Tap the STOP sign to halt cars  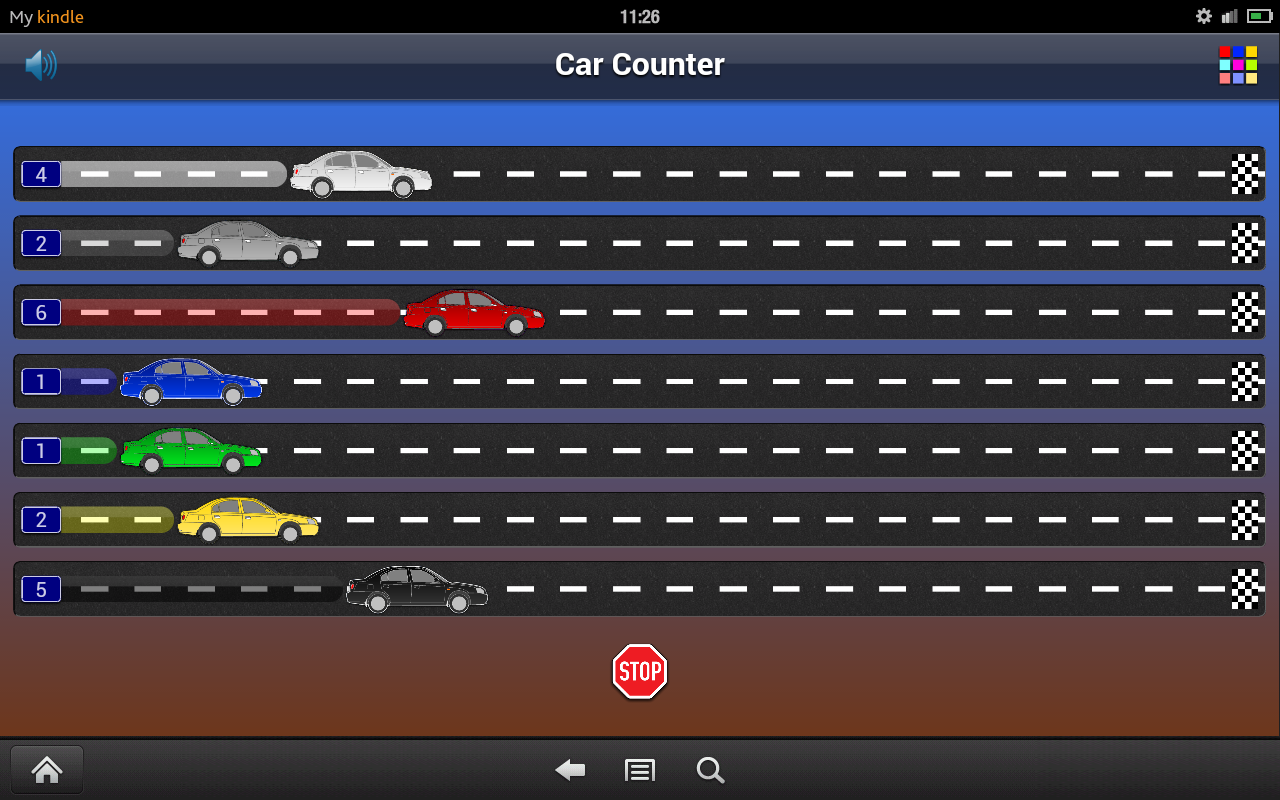(x=639, y=671)
